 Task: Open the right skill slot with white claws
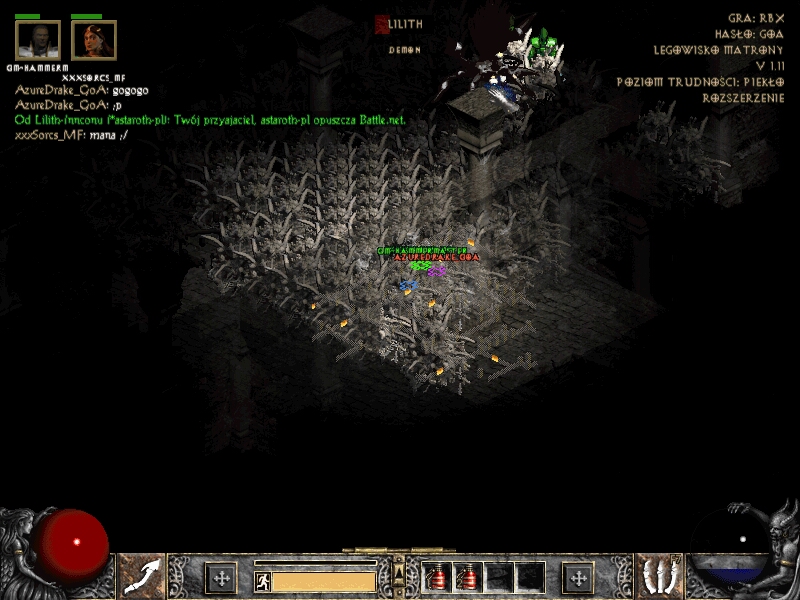[x=661, y=577]
